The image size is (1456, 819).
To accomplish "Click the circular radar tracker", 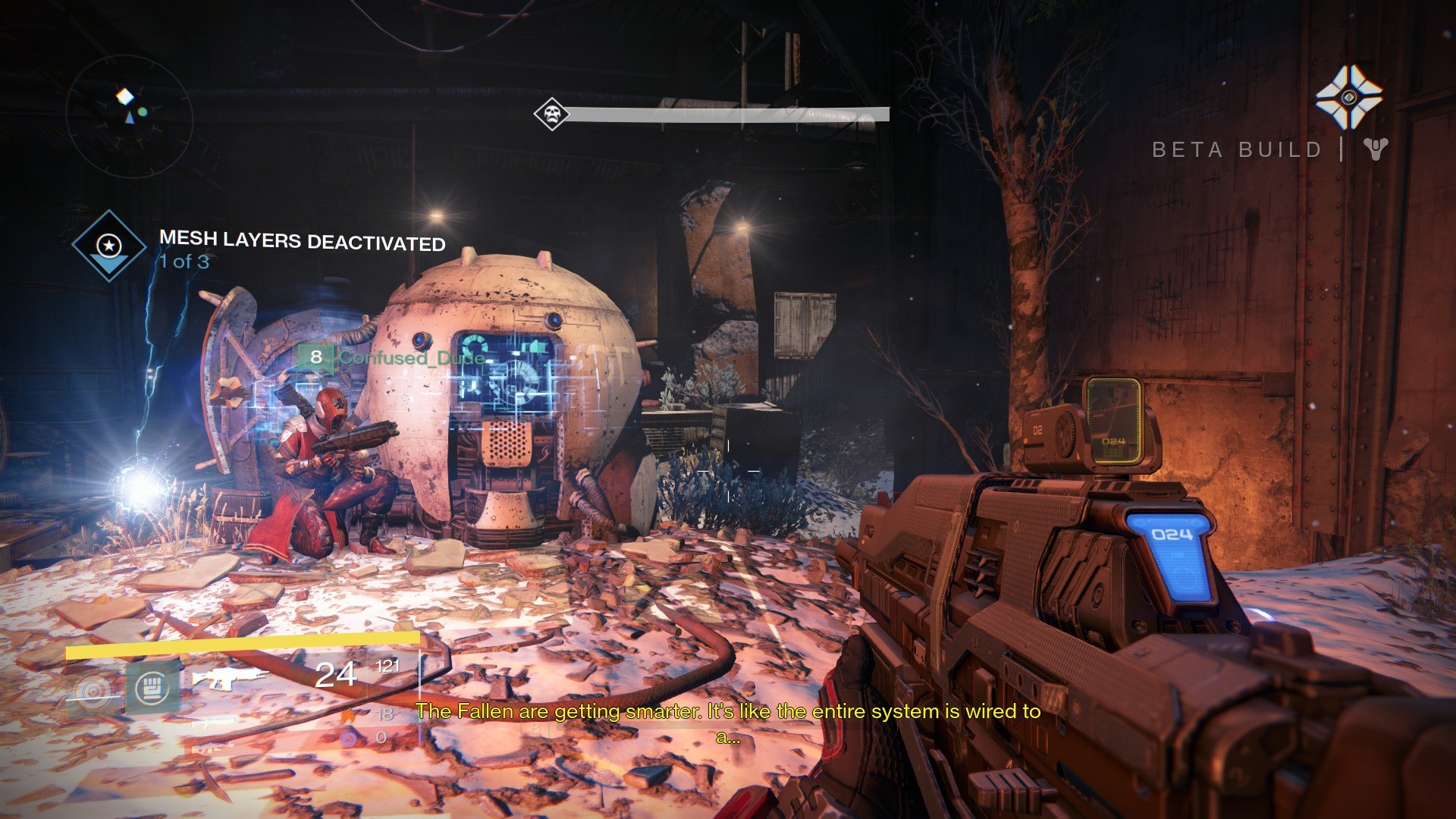I will pos(129,116).
